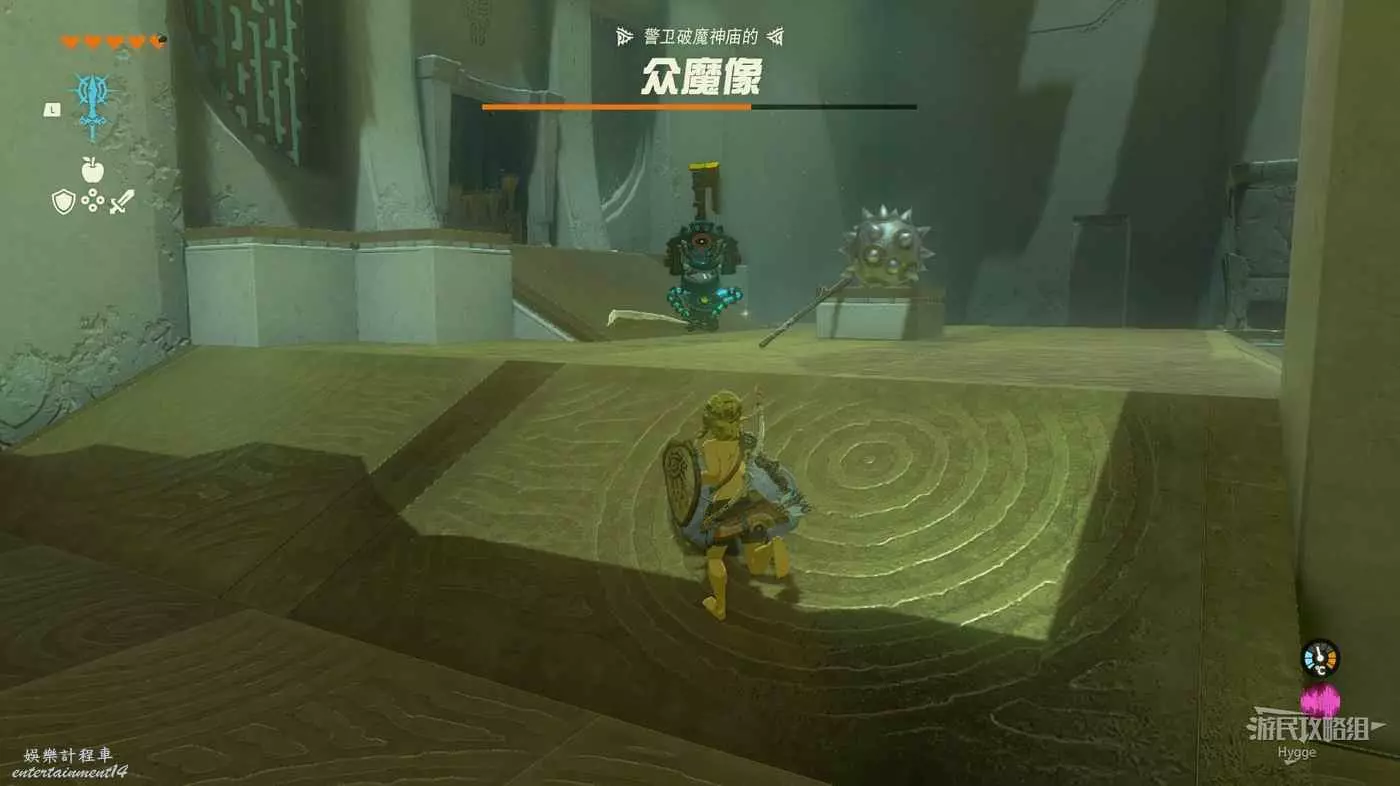1400x786 pixels.
Task: Open the shield quick-select icon
Action: pyautogui.click(x=64, y=202)
